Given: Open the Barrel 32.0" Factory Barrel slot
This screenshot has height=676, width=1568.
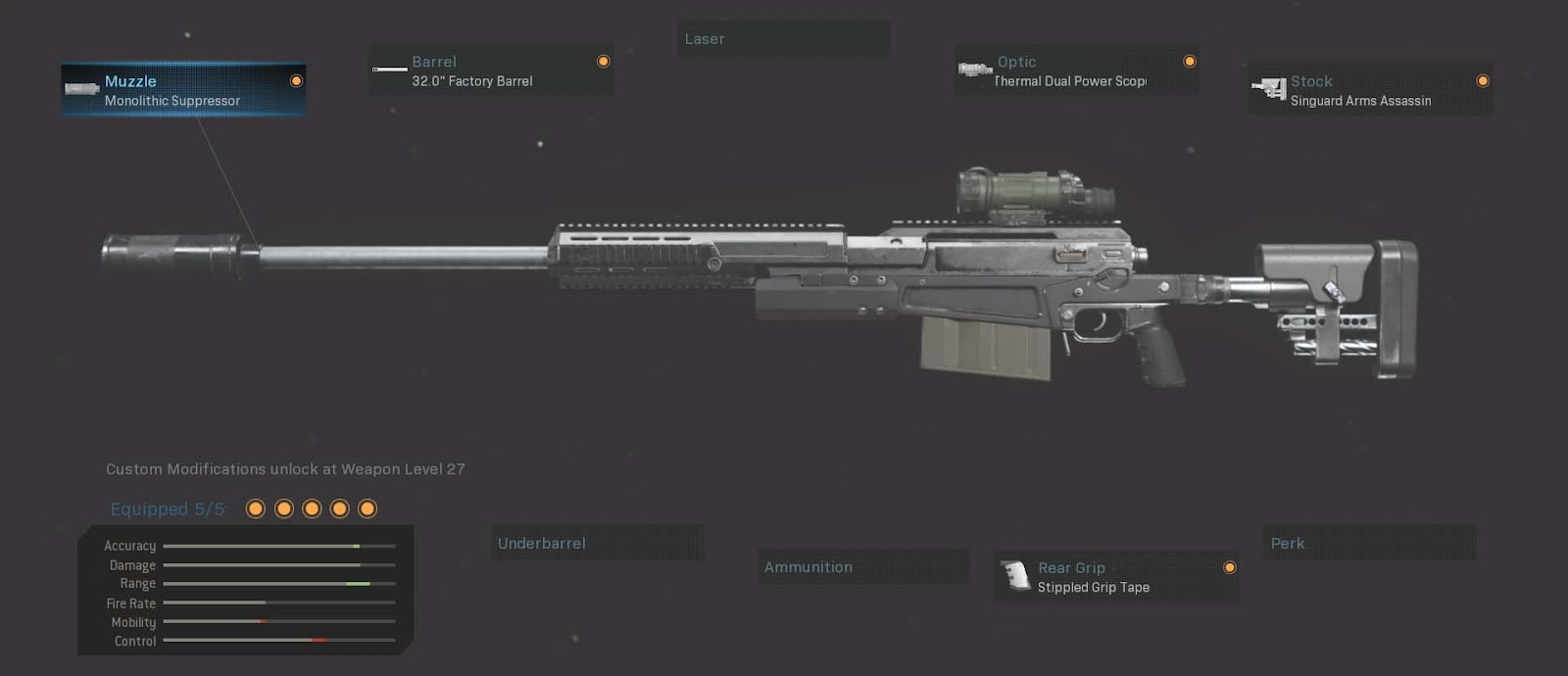Looking at the screenshot, I should 490,71.
